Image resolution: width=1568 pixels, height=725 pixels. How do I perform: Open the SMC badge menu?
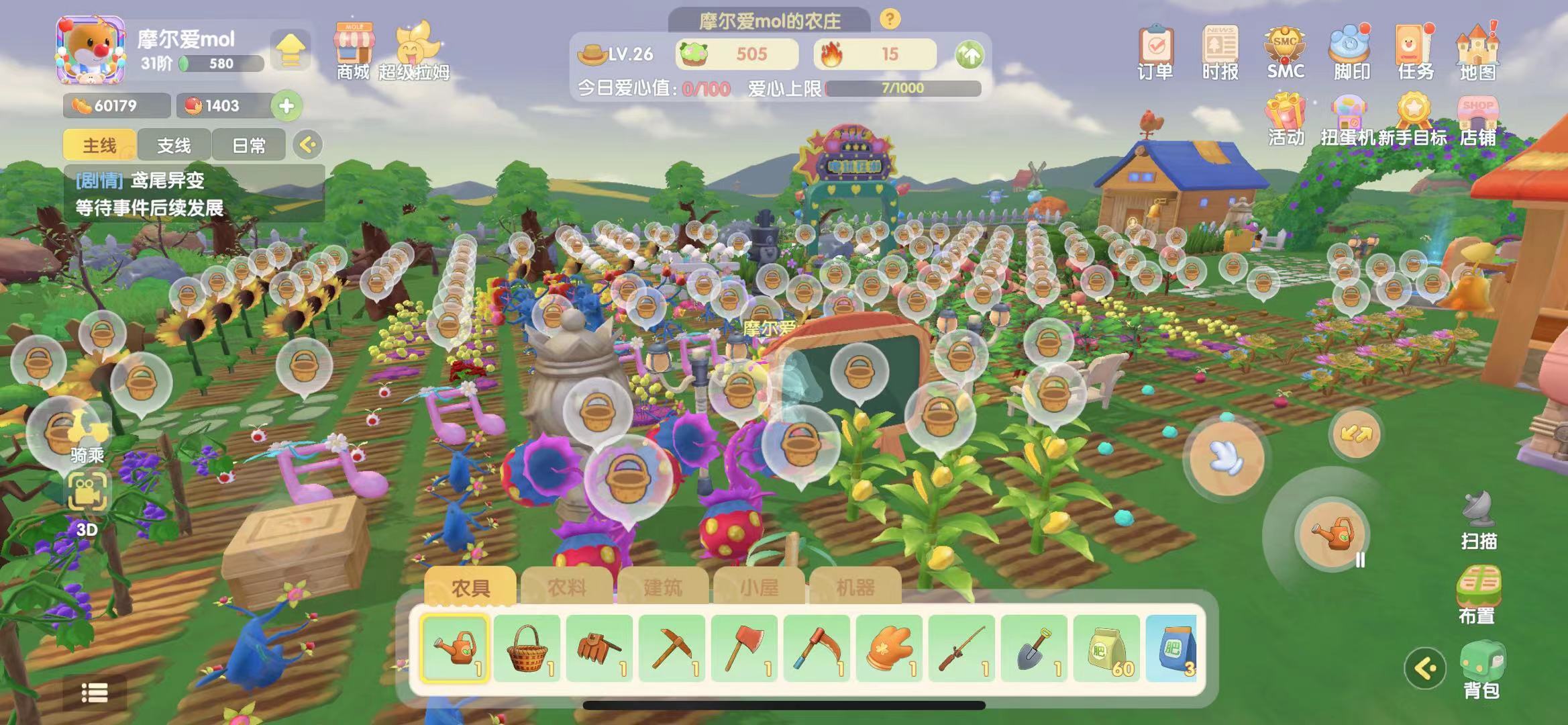coord(1285,52)
